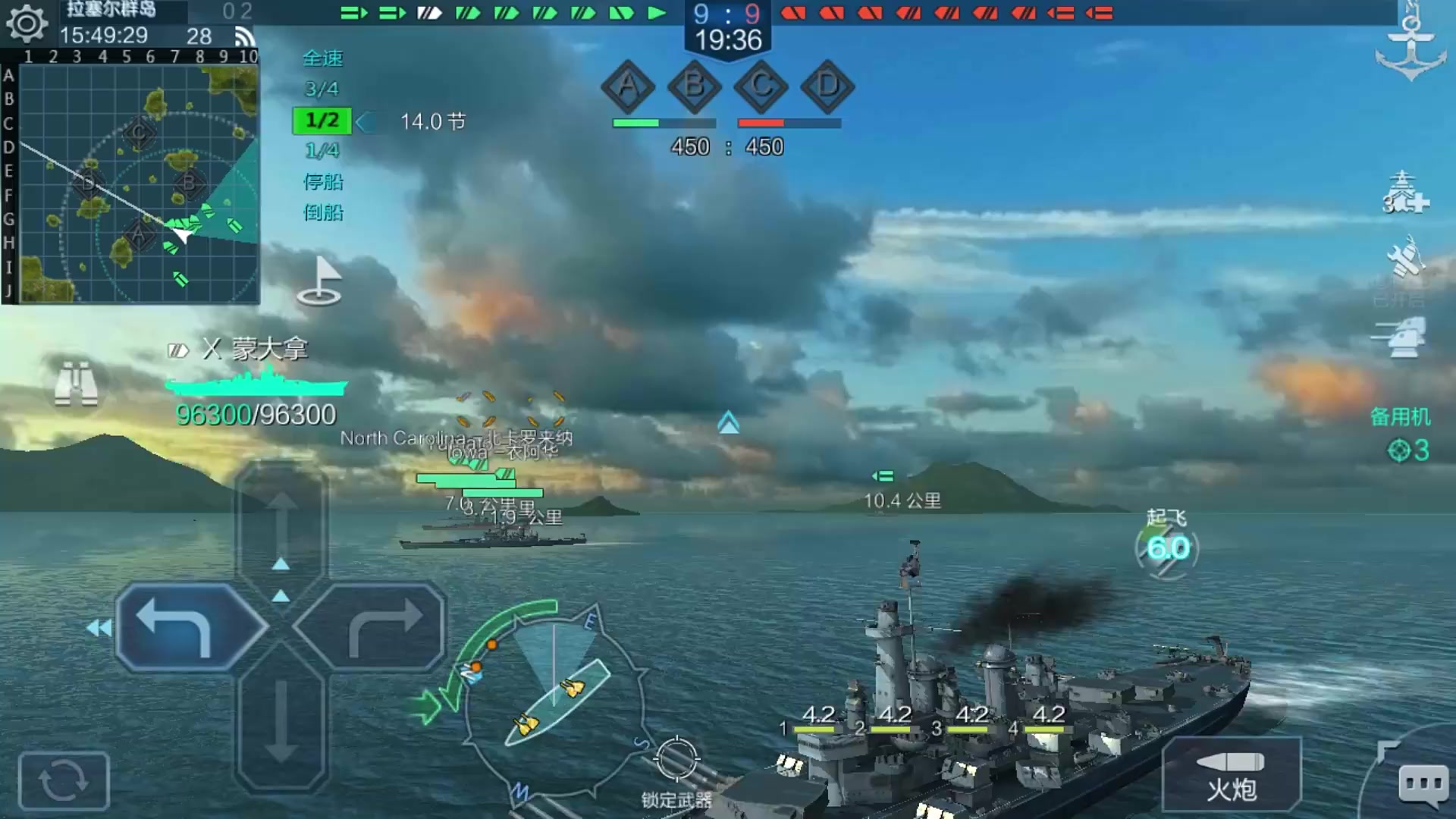The height and width of the screenshot is (819, 1456).
Task: Click the golf flag marker icon
Action: (x=320, y=281)
